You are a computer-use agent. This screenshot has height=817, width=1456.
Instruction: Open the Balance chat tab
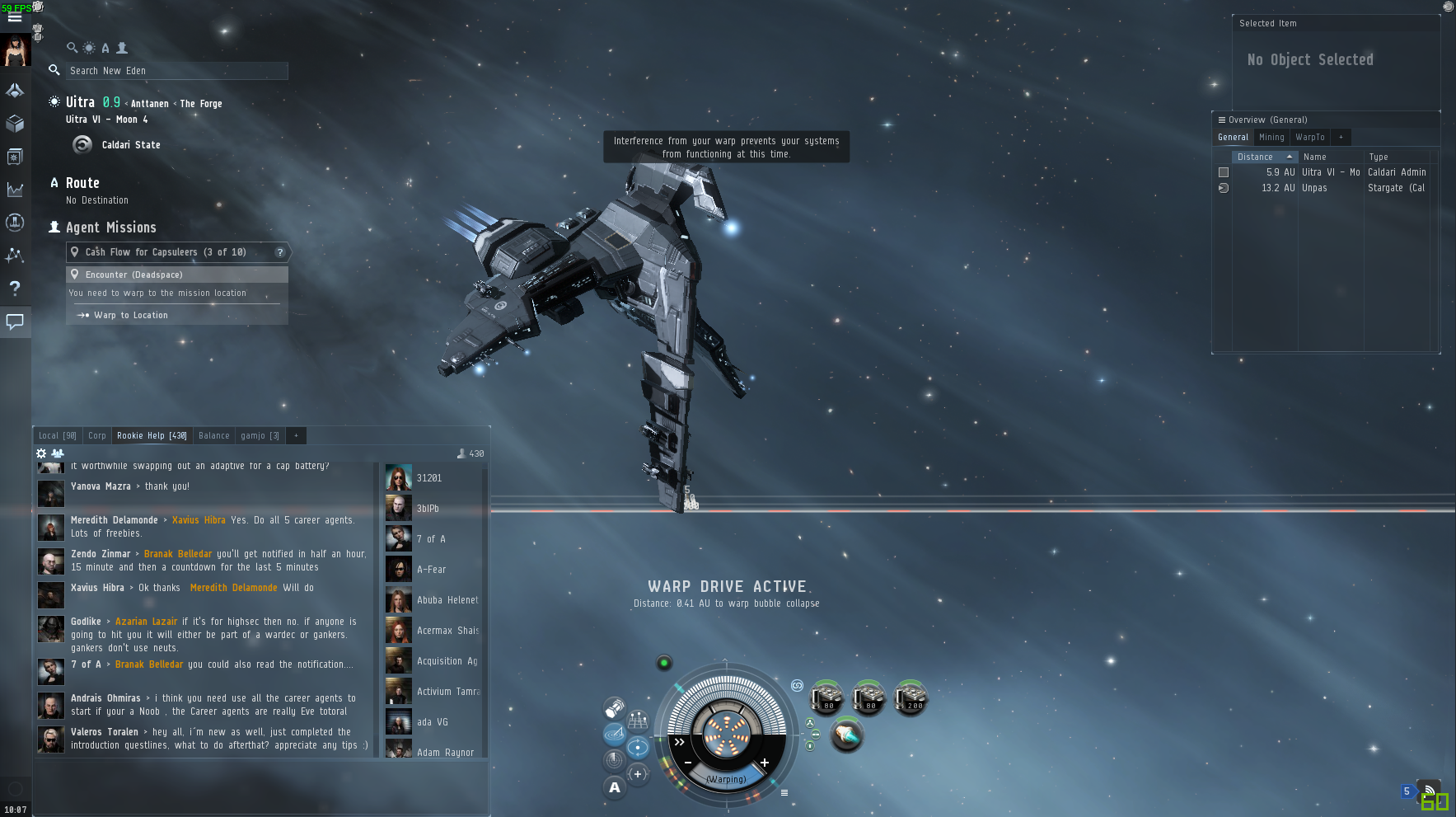(x=213, y=435)
